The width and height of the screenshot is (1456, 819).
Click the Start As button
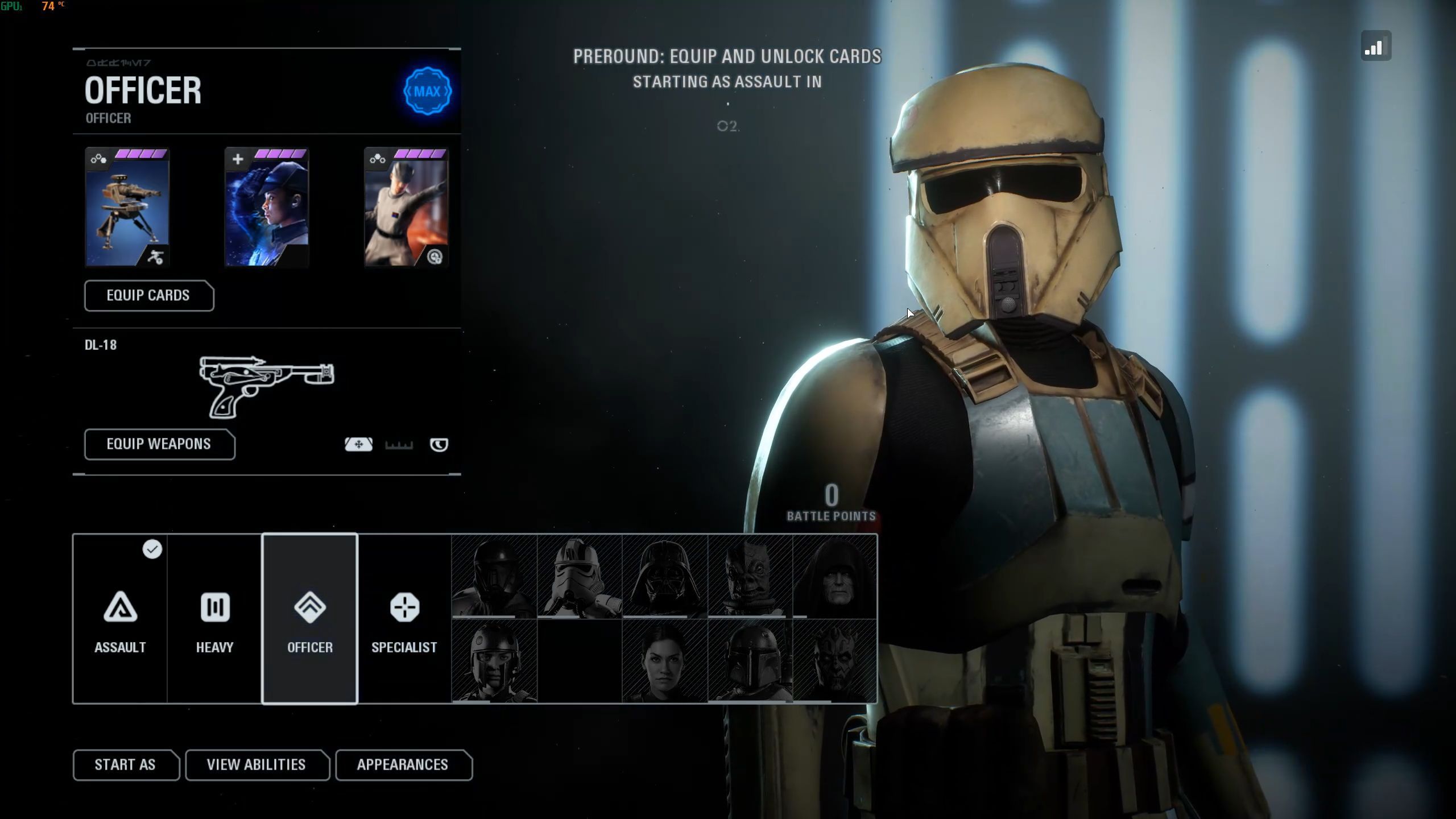click(x=125, y=765)
